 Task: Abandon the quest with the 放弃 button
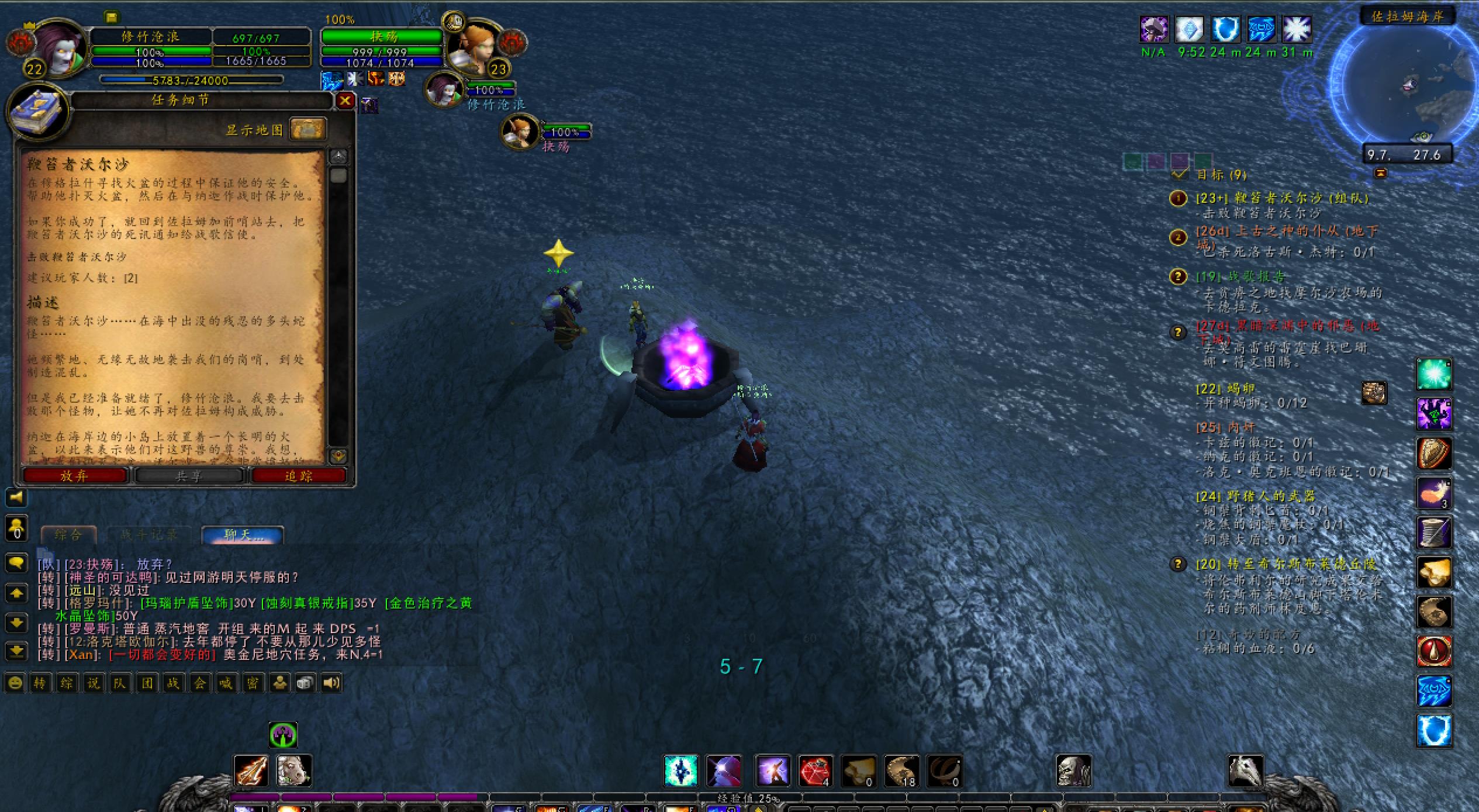click(x=74, y=476)
